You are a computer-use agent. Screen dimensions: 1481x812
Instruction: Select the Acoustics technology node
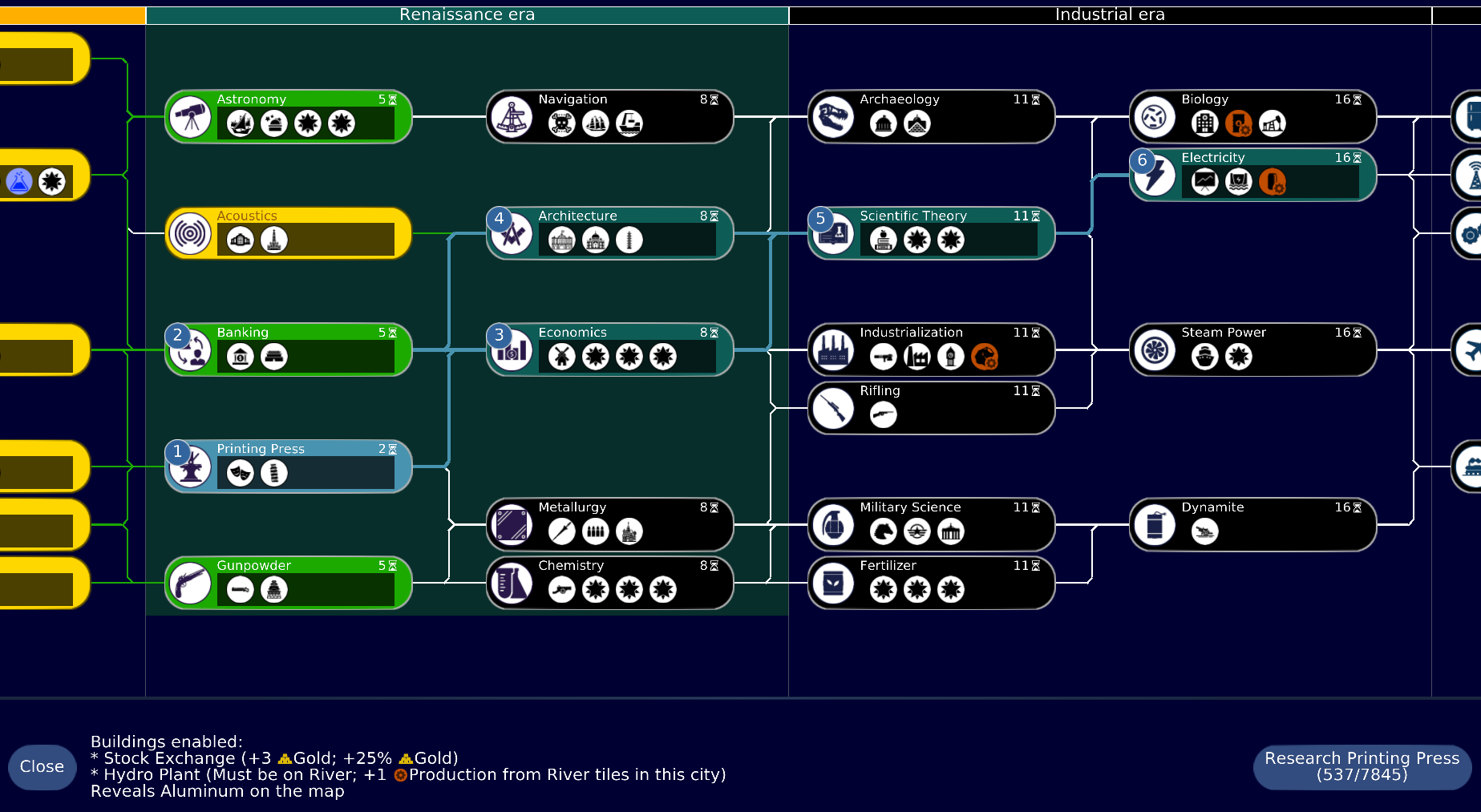click(289, 233)
